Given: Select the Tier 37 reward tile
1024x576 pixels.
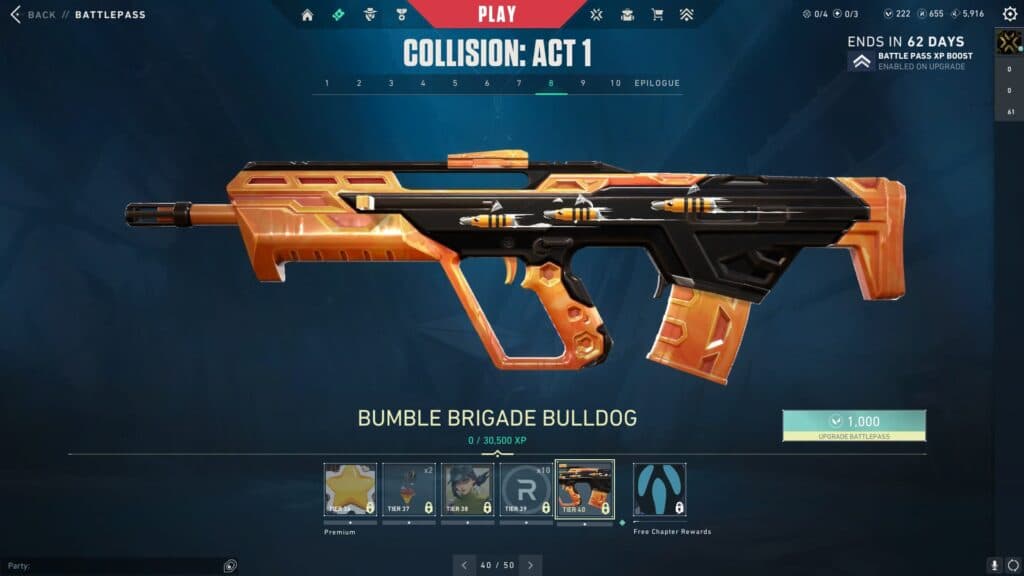Looking at the screenshot, I should click(408, 490).
